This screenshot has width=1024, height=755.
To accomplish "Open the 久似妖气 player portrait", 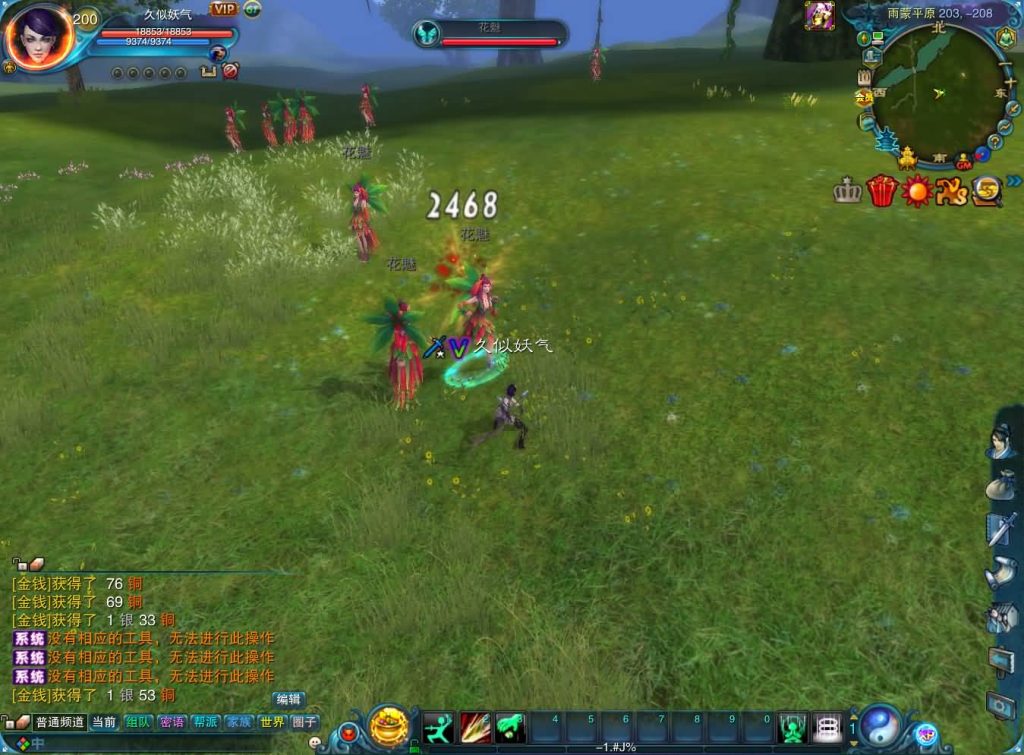I will (x=38, y=37).
